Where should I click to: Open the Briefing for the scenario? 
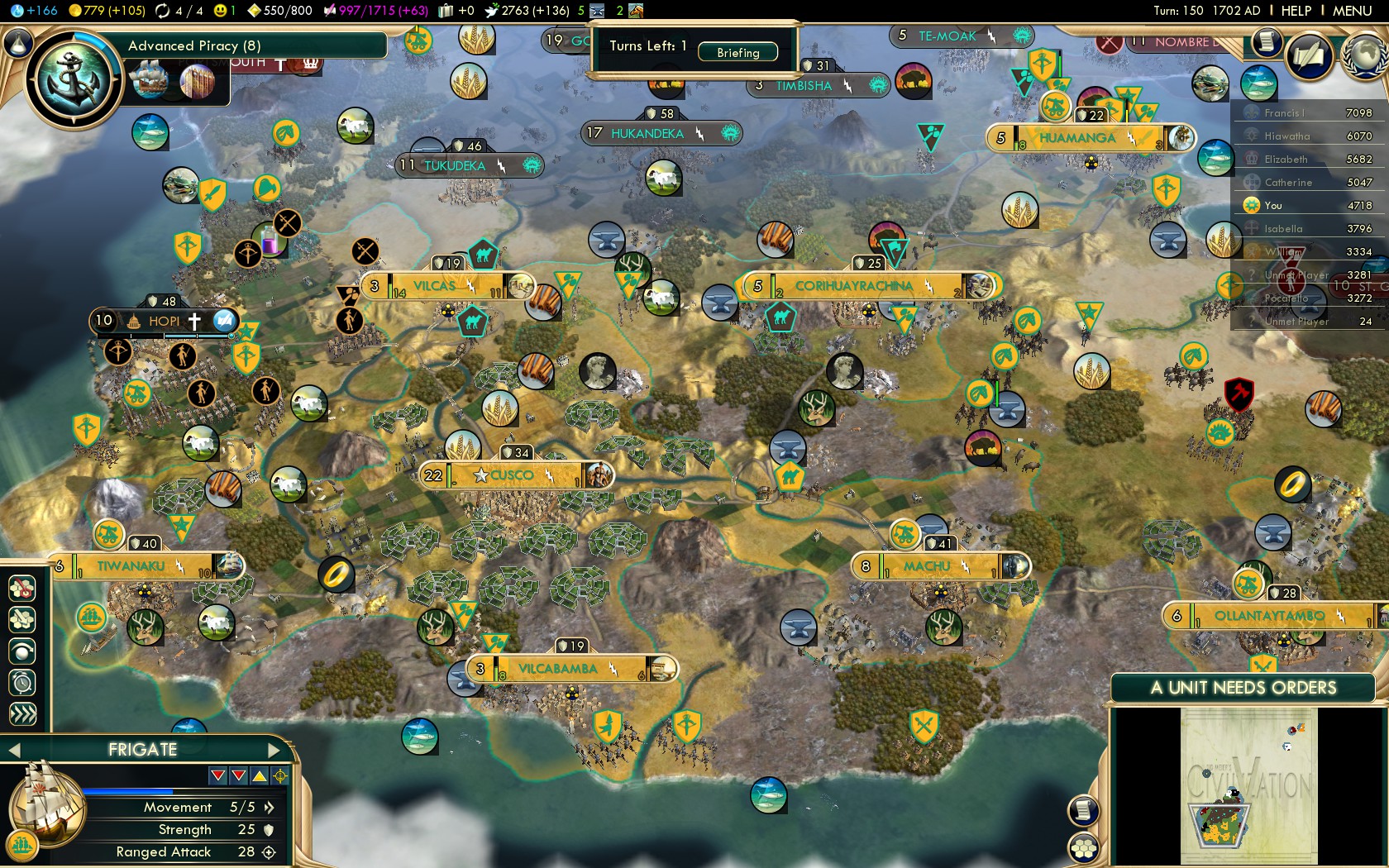pos(737,52)
